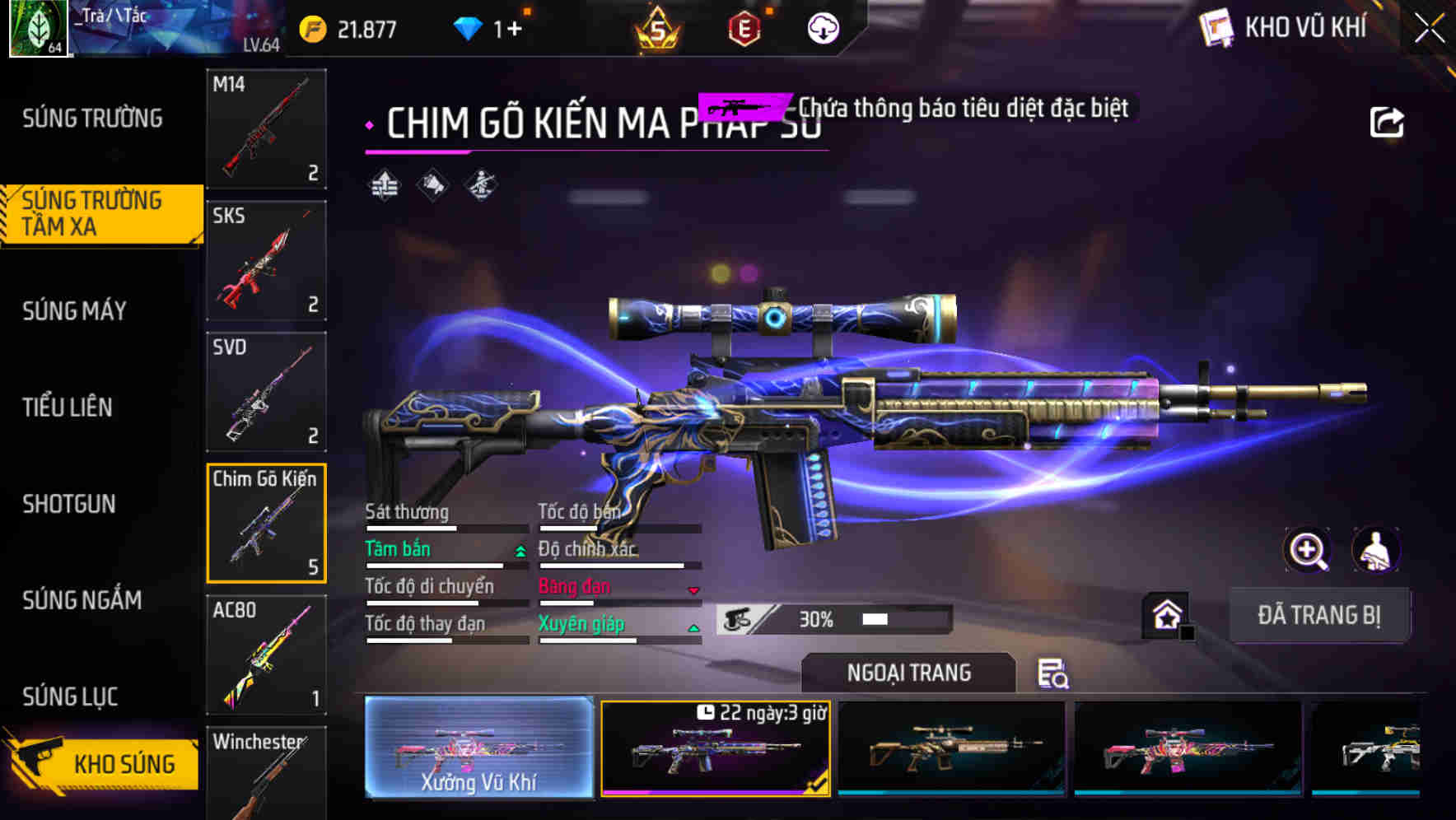Select the AC80 weapon thumbnail
This screenshot has height=820, width=1456.
266,655
